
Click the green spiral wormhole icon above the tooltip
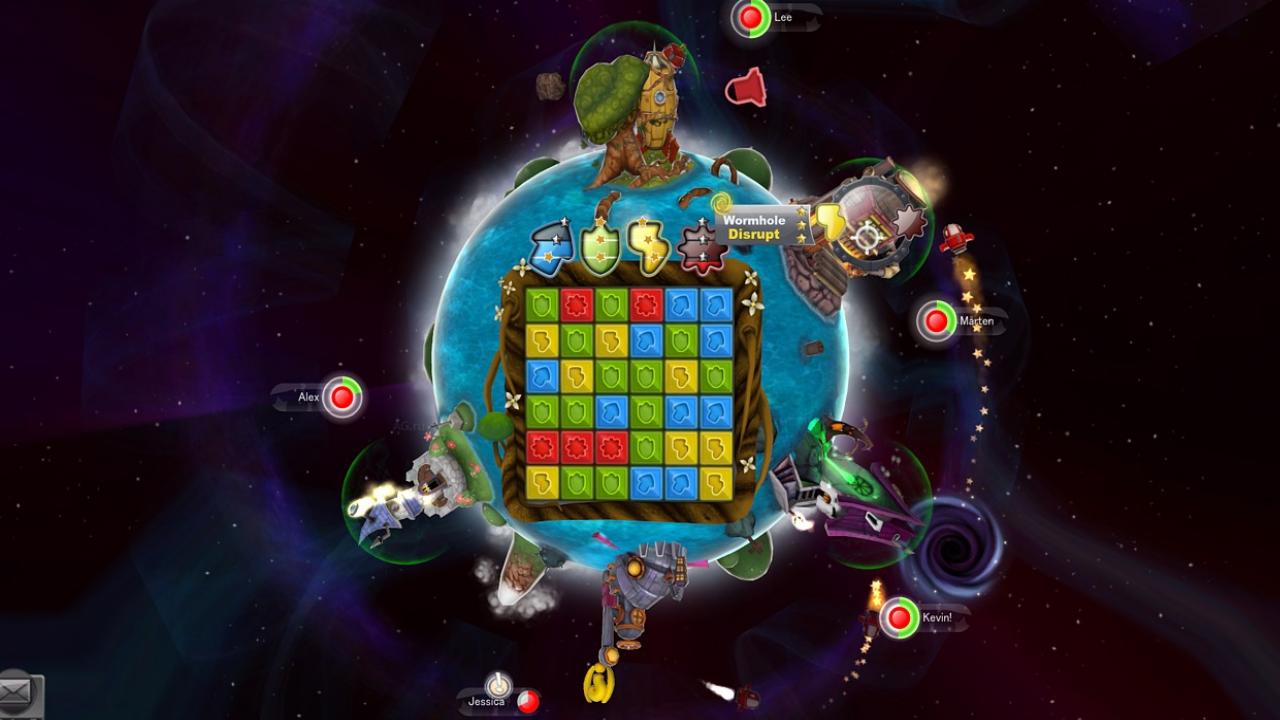[721, 202]
